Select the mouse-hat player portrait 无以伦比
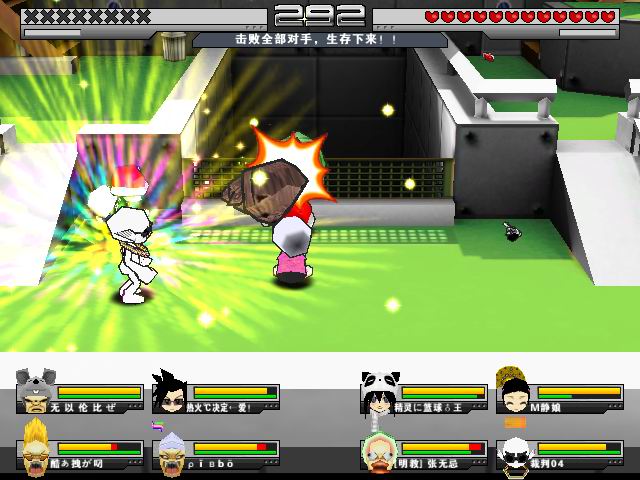640x480 pixels. click(x=36, y=392)
